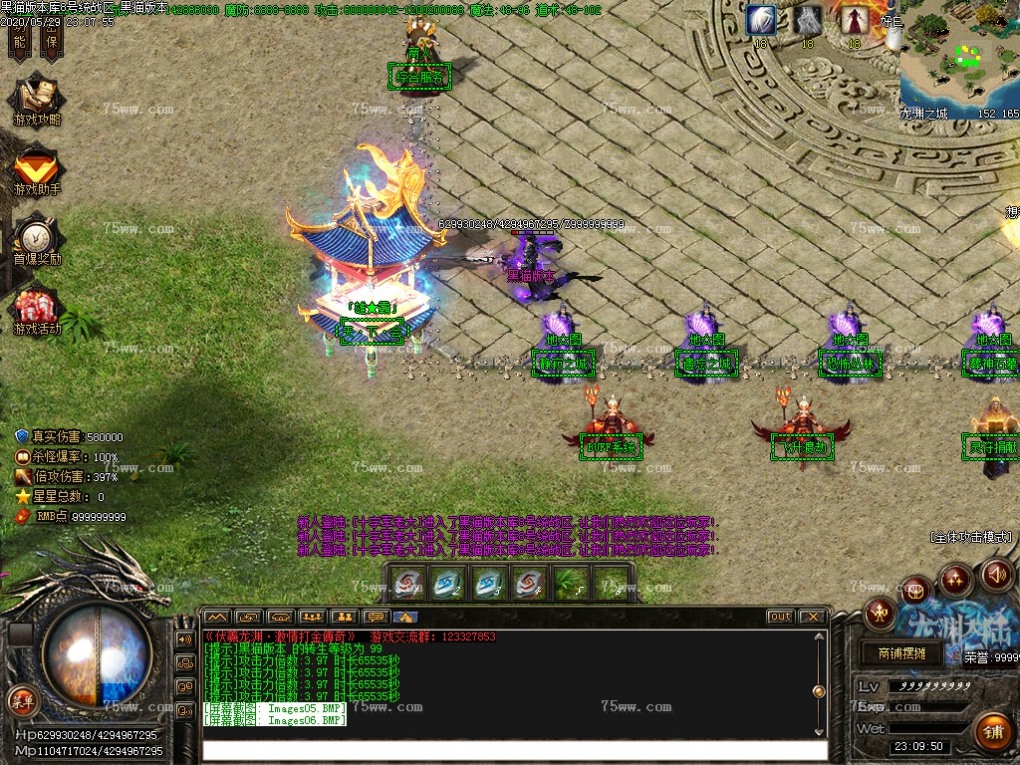Open the 游戏攻略 game guide icon

click(37, 98)
